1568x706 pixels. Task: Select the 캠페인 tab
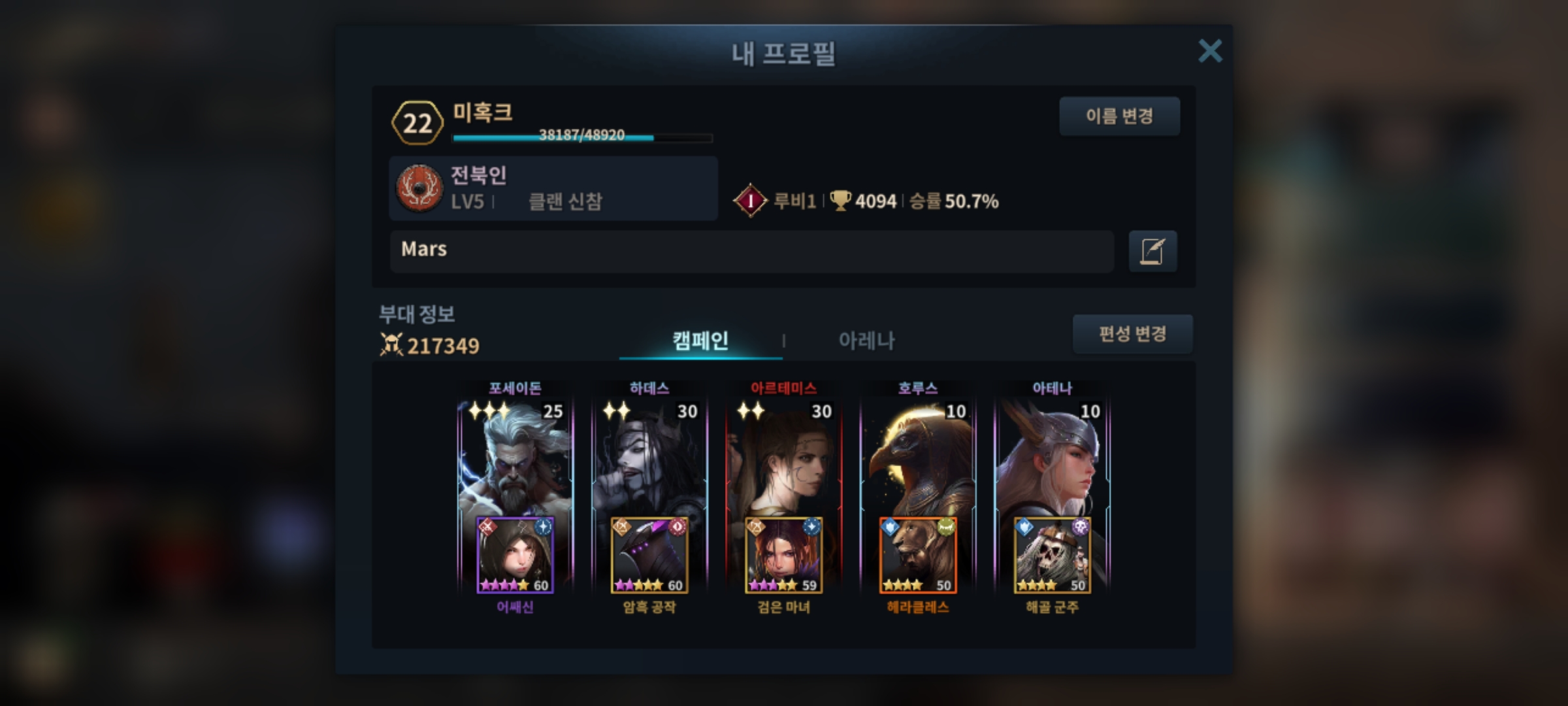(700, 341)
